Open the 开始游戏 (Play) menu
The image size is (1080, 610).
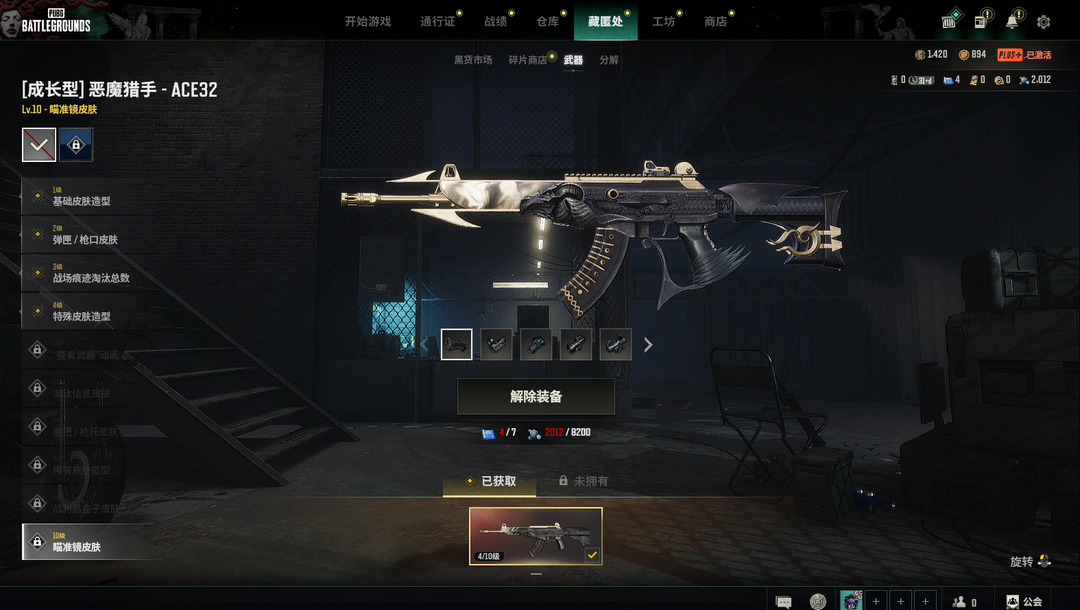point(367,21)
